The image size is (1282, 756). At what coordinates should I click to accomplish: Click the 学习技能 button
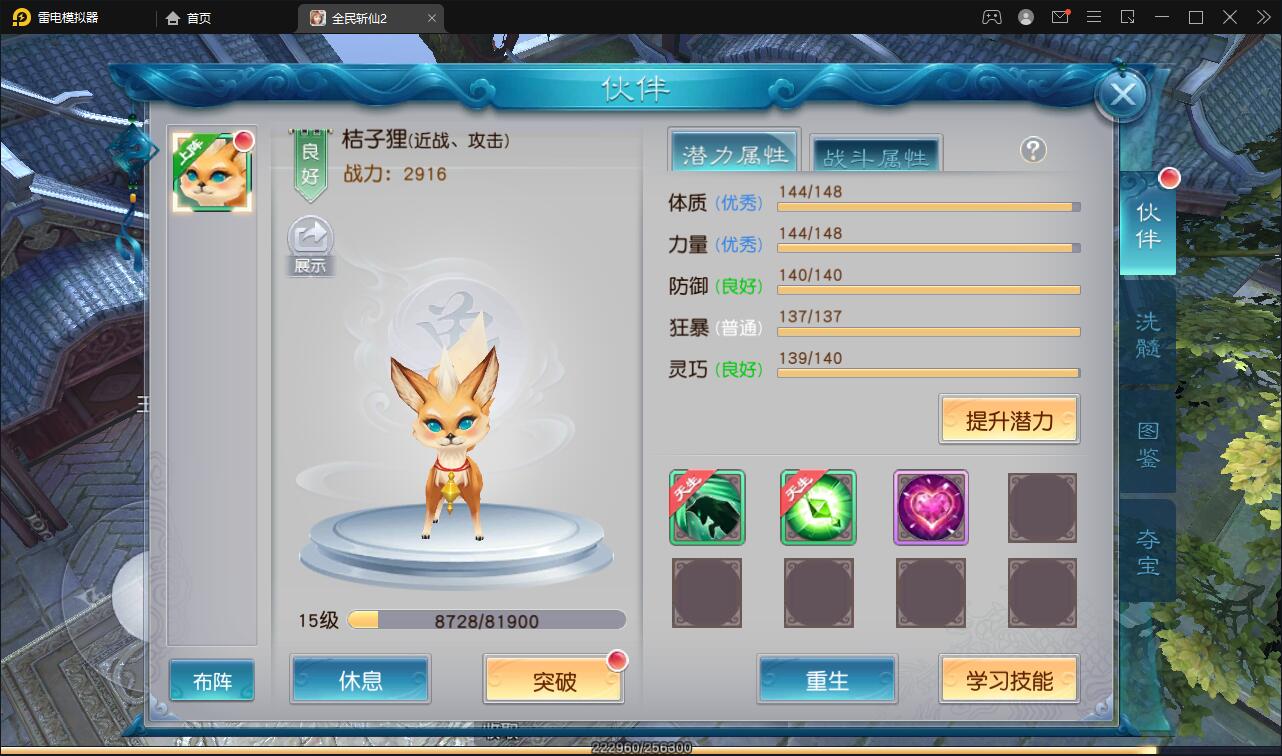[x=1008, y=678]
